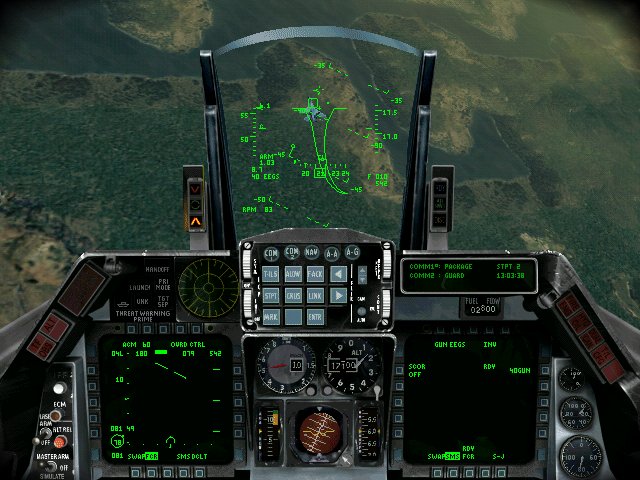Screen dimensions: 640x480
Task: Click the next steerpoint right-arrow button
Action: tap(339, 295)
